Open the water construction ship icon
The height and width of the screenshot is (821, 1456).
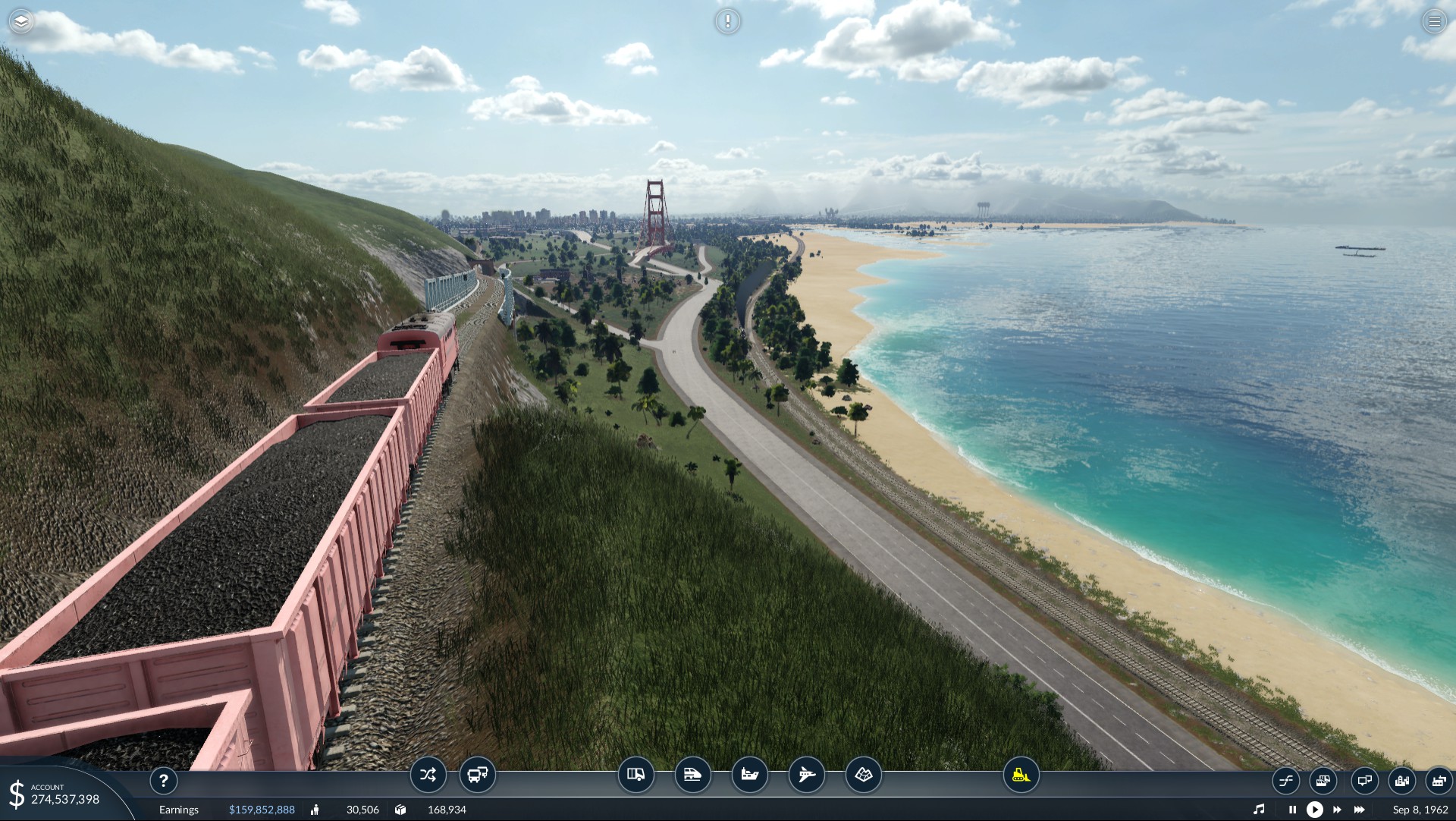(x=749, y=775)
